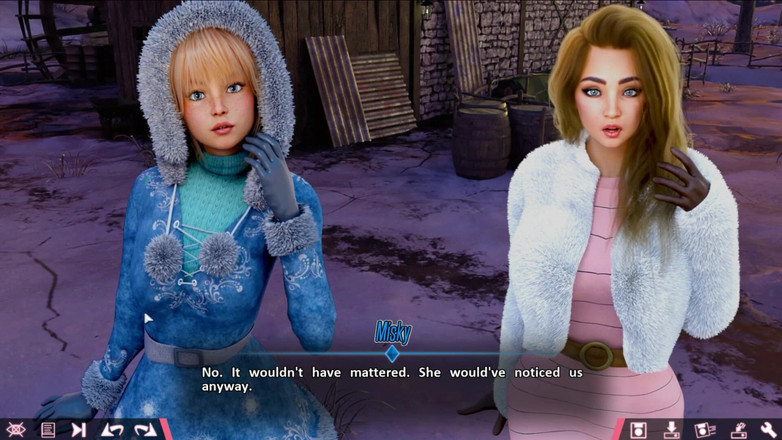The height and width of the screenshot is (440, 782).
Task: Roll forward using the right curved arrow
Action: tap(145, 430)
